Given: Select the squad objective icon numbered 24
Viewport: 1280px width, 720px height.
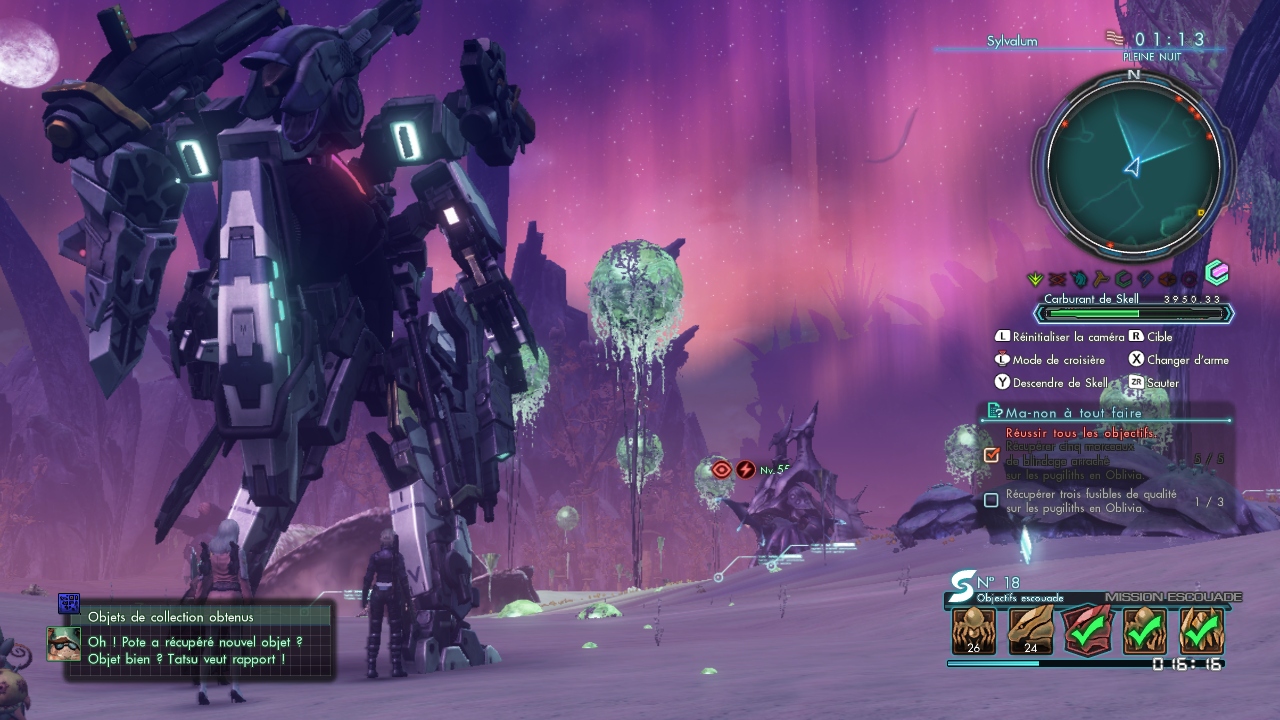Looking at the screenshot, I should click(1030, 630).
